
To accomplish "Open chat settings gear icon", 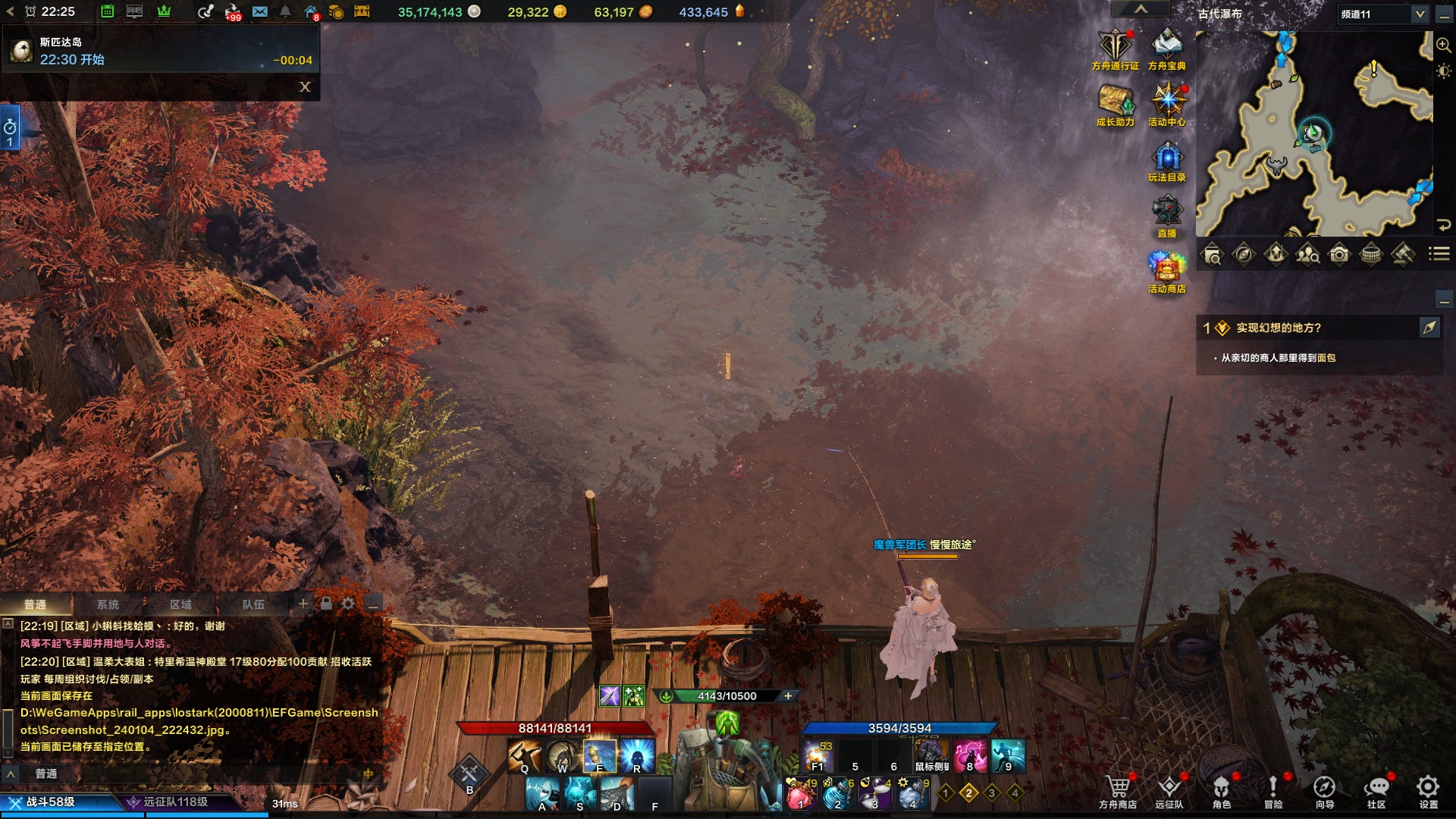I will [x=348, y=604].
